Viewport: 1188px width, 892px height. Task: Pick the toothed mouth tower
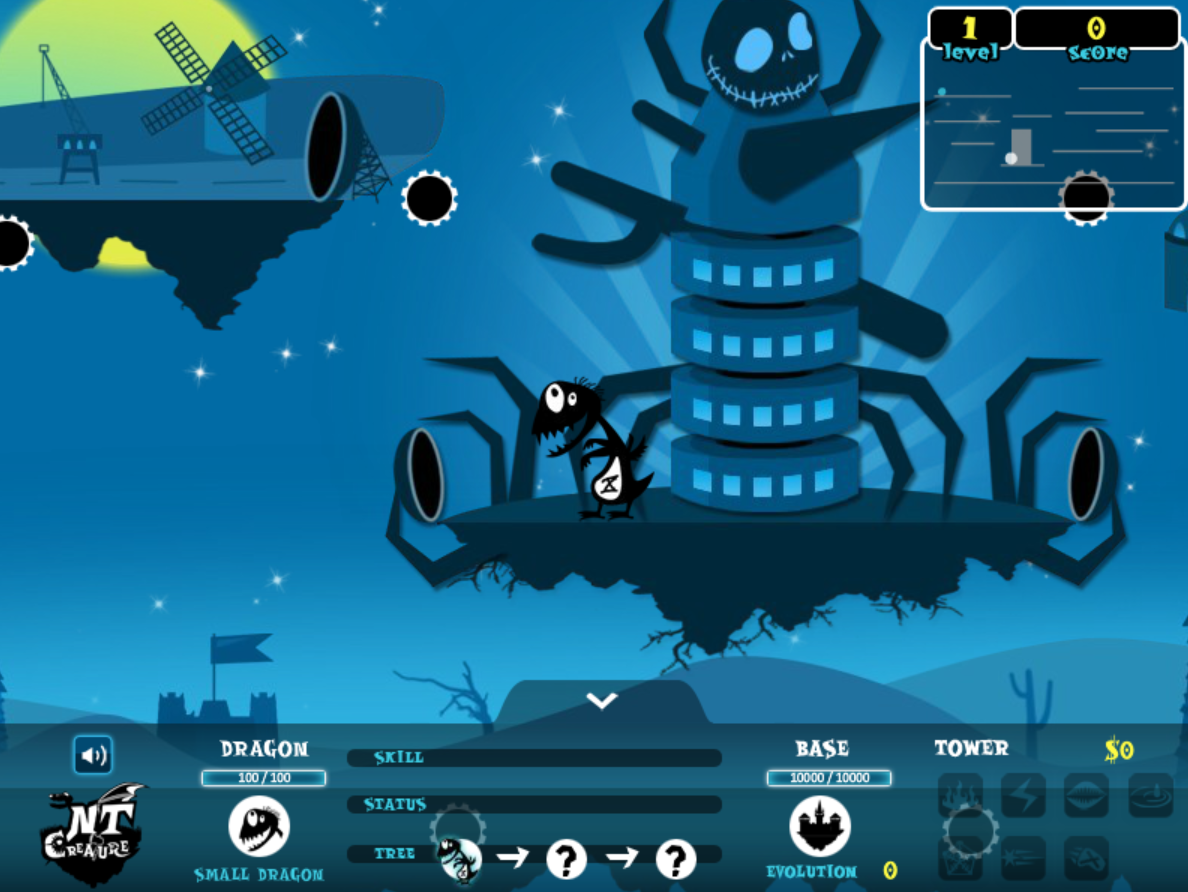(1086, 795)
